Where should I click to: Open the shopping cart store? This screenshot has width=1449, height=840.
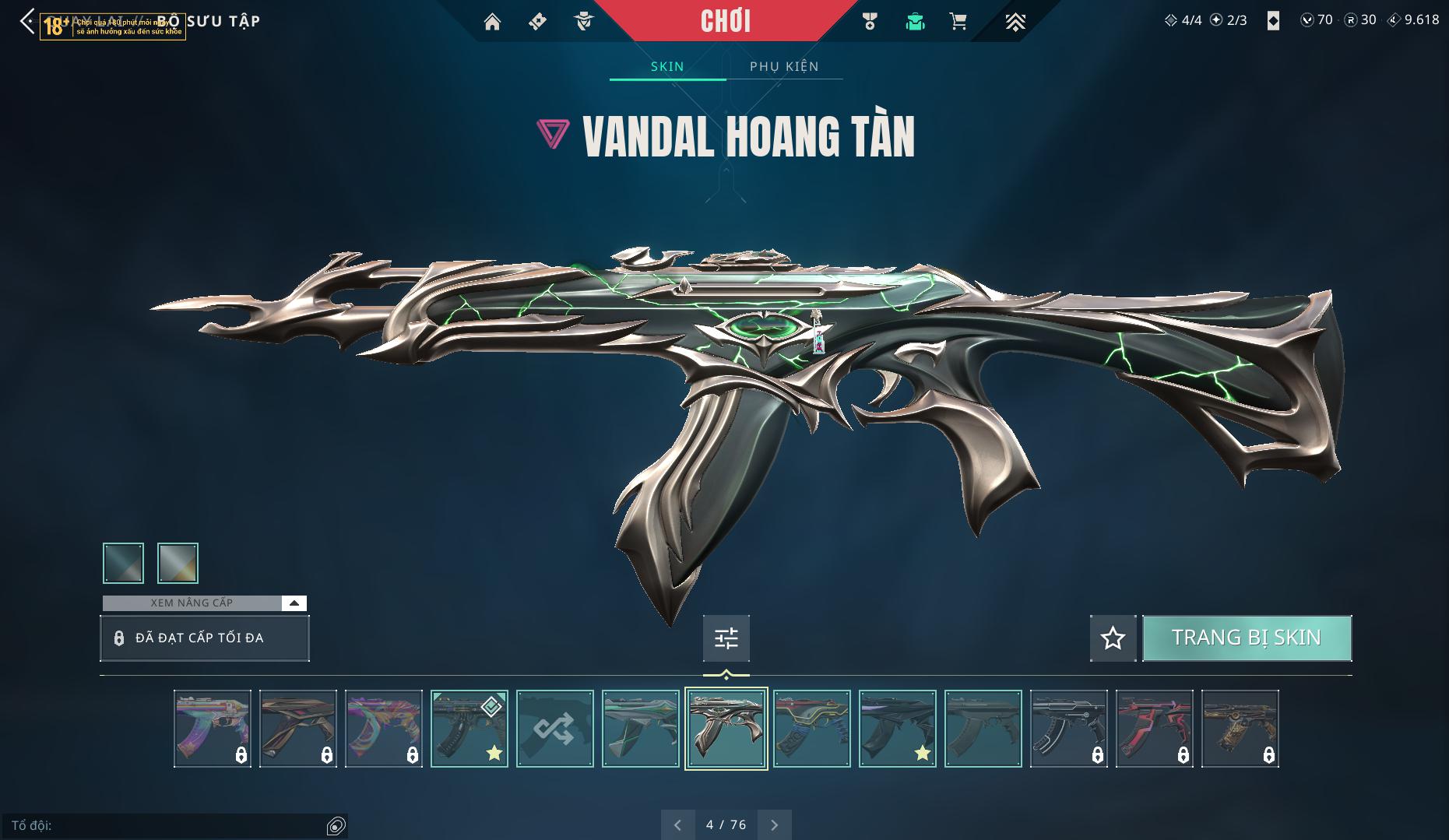[958, 22]
